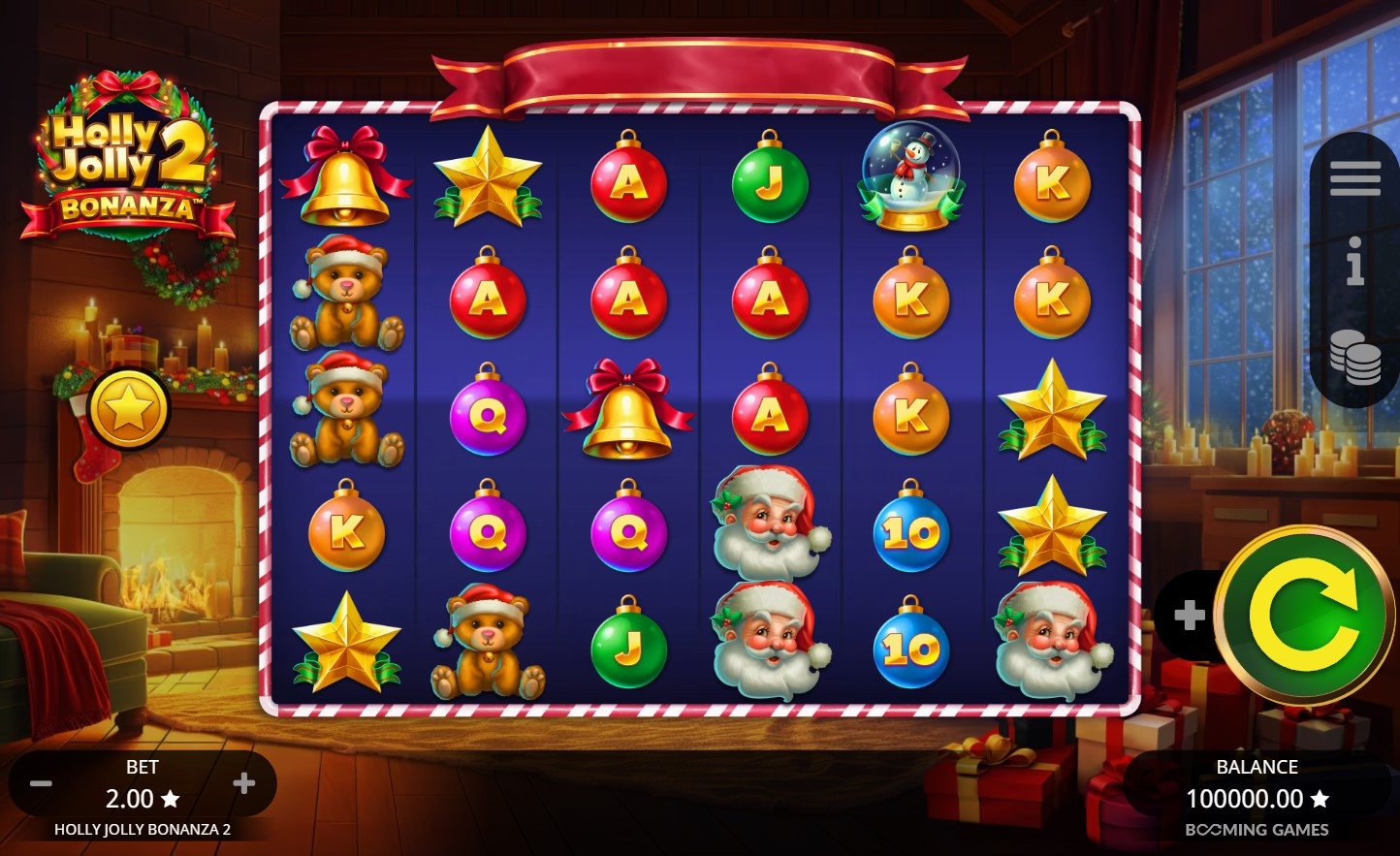Image resolution: width=1400 pixels, height=856 pixels.
Task: Spin the reels with the green button
Action: pos(1303,615)
